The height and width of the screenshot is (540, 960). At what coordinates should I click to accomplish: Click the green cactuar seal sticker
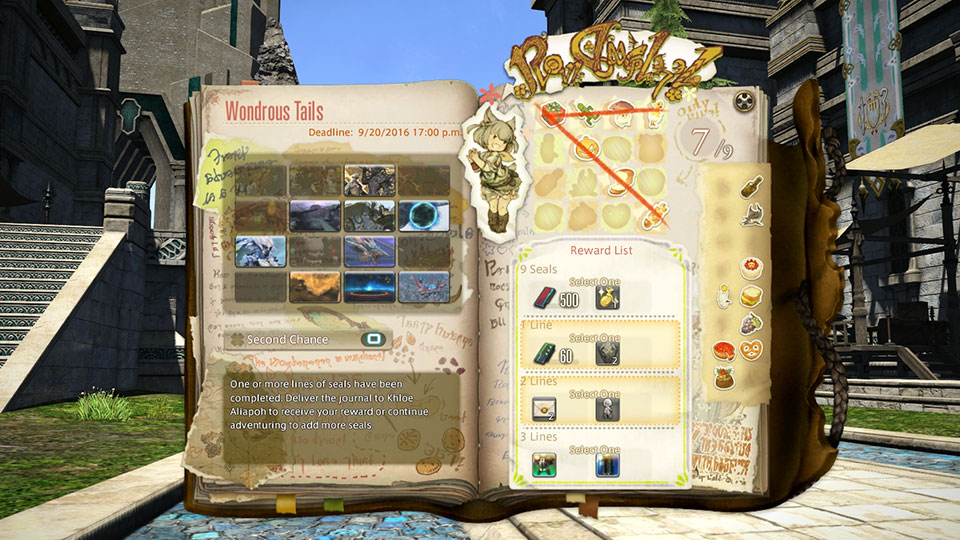click(x=586, y=117)
